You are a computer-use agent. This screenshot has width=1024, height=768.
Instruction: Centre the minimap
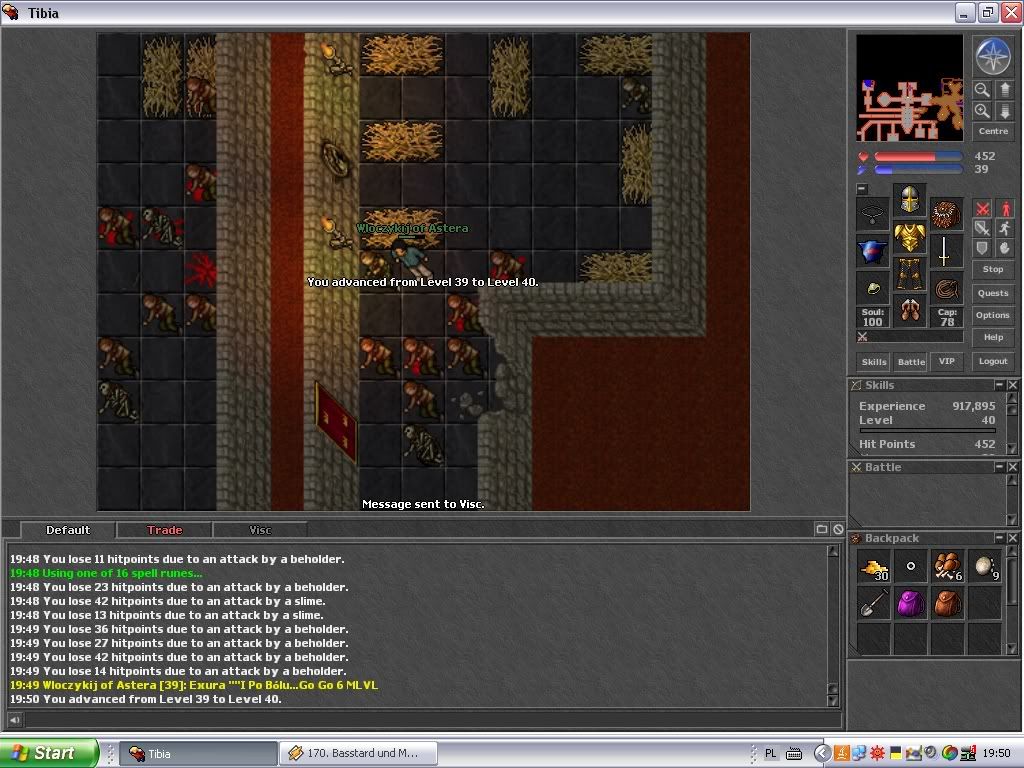[993, 131]
